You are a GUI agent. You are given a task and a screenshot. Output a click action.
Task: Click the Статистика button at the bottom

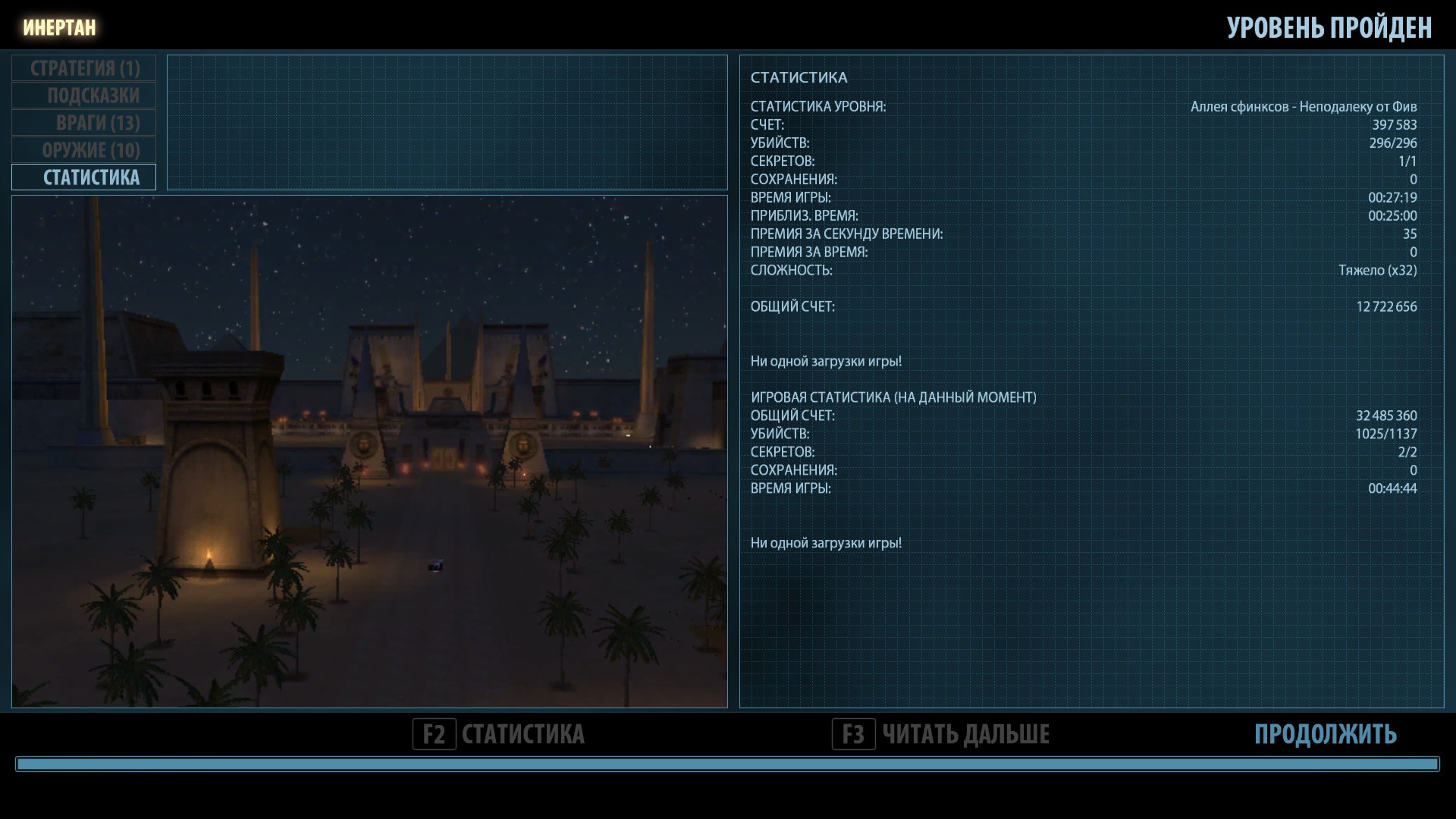click(x=499, y=734)
